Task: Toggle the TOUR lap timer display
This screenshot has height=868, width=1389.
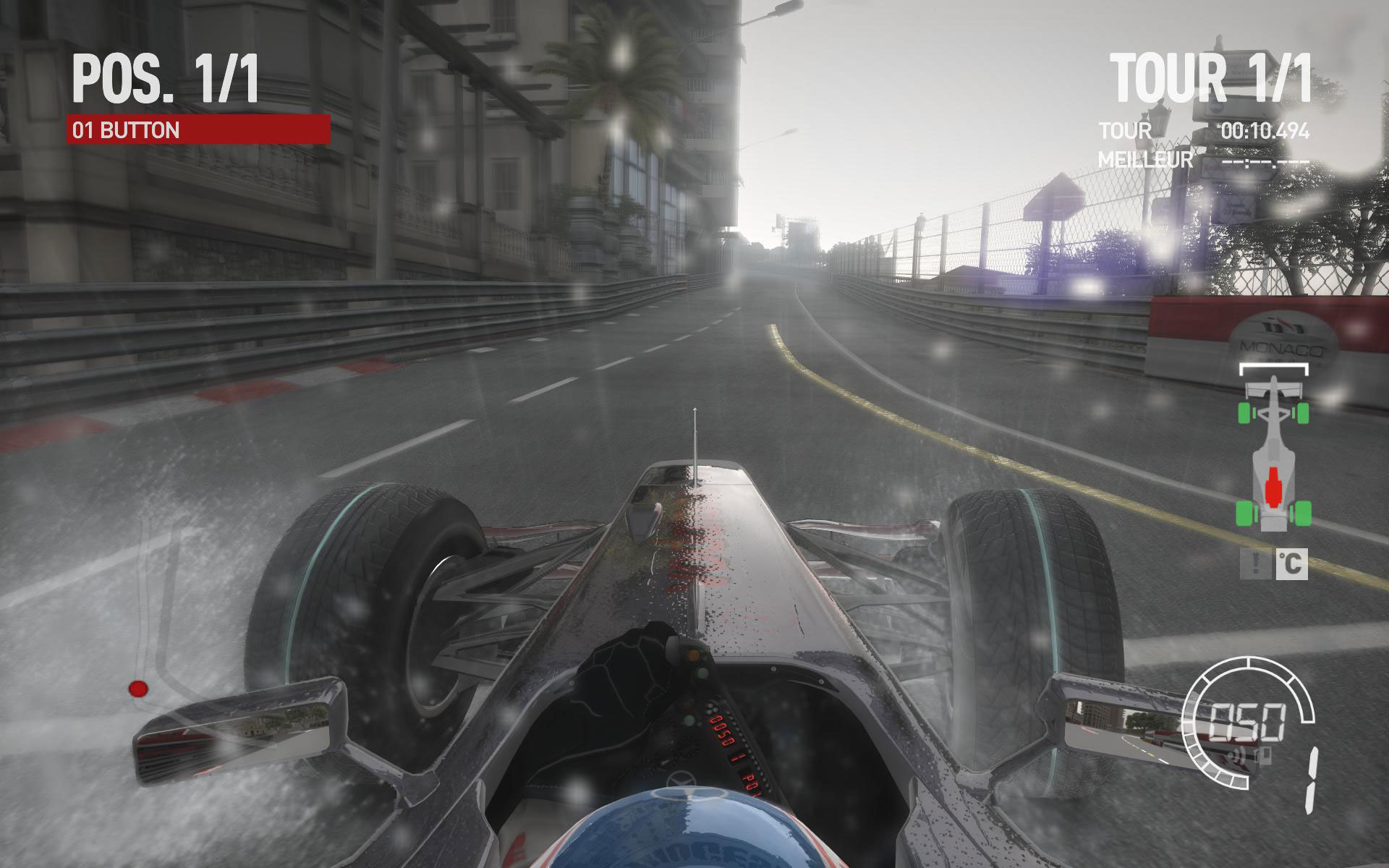Action: point(1125,130)
